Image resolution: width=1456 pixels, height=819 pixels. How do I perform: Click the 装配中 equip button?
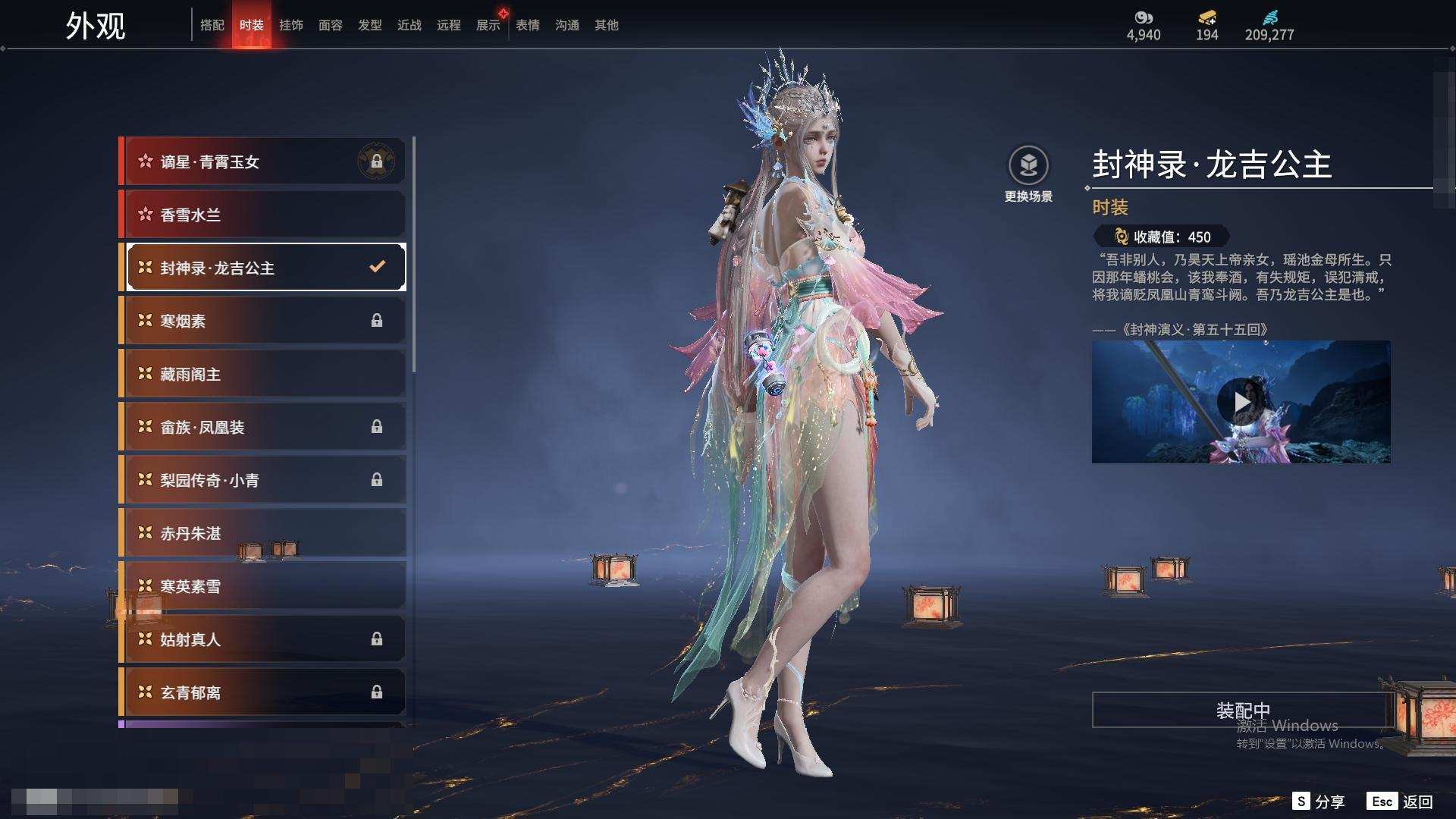click(1242, 710)
